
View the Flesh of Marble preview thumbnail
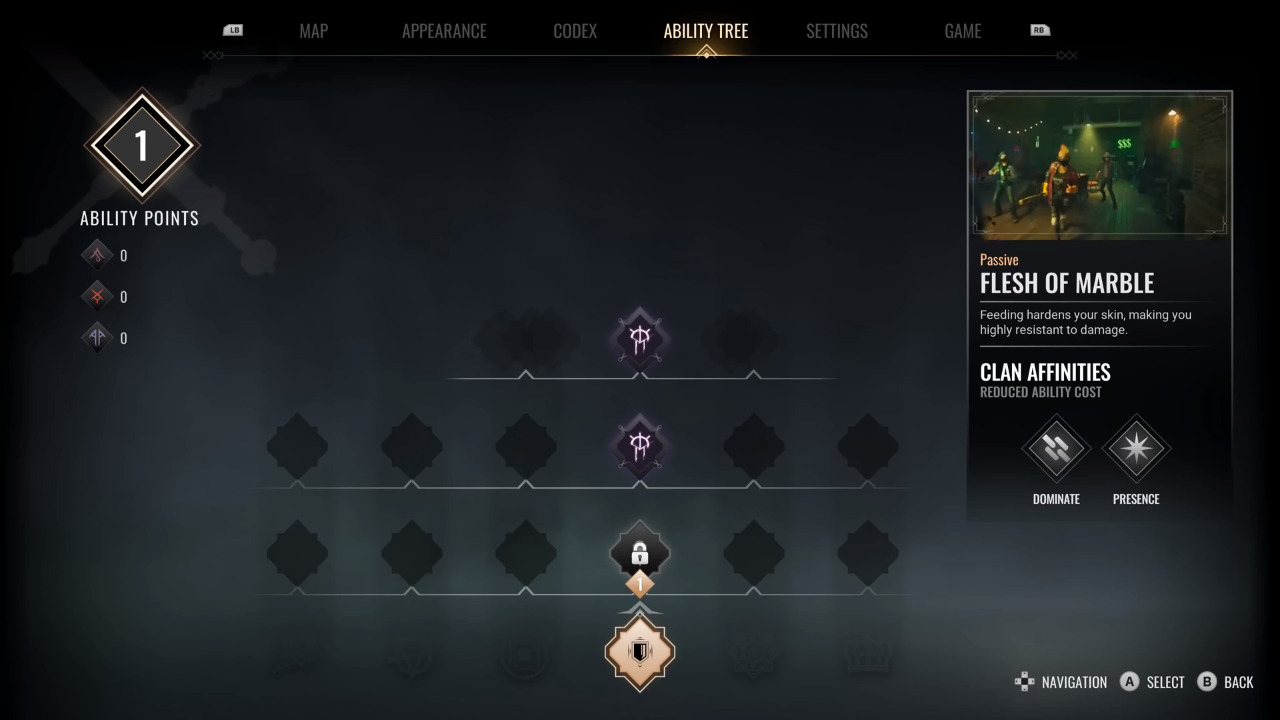pos(1099,167)
